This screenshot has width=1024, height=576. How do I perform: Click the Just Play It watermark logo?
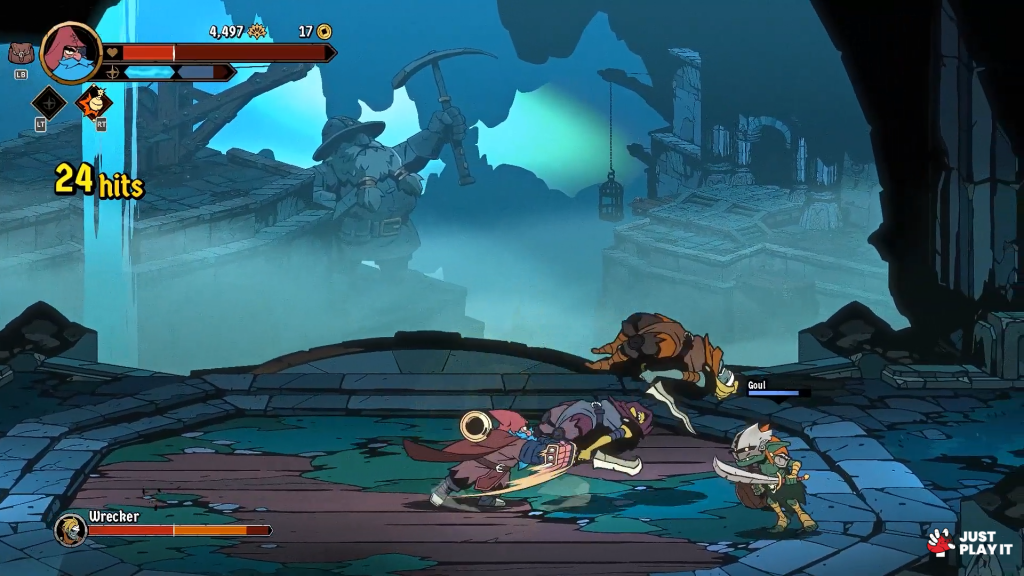click(971, 542)
